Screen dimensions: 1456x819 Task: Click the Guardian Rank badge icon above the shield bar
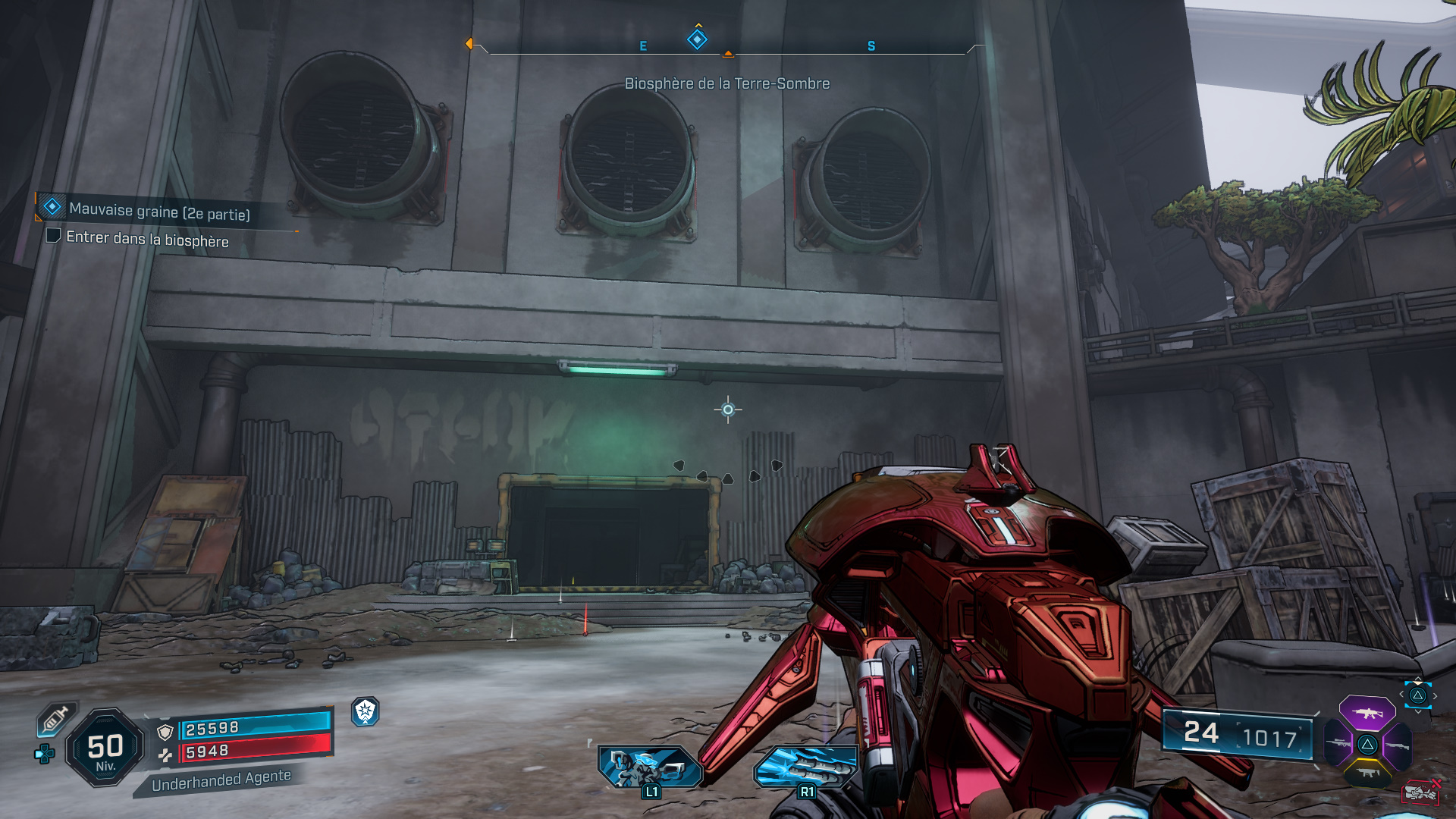click(x=366, y=713)
